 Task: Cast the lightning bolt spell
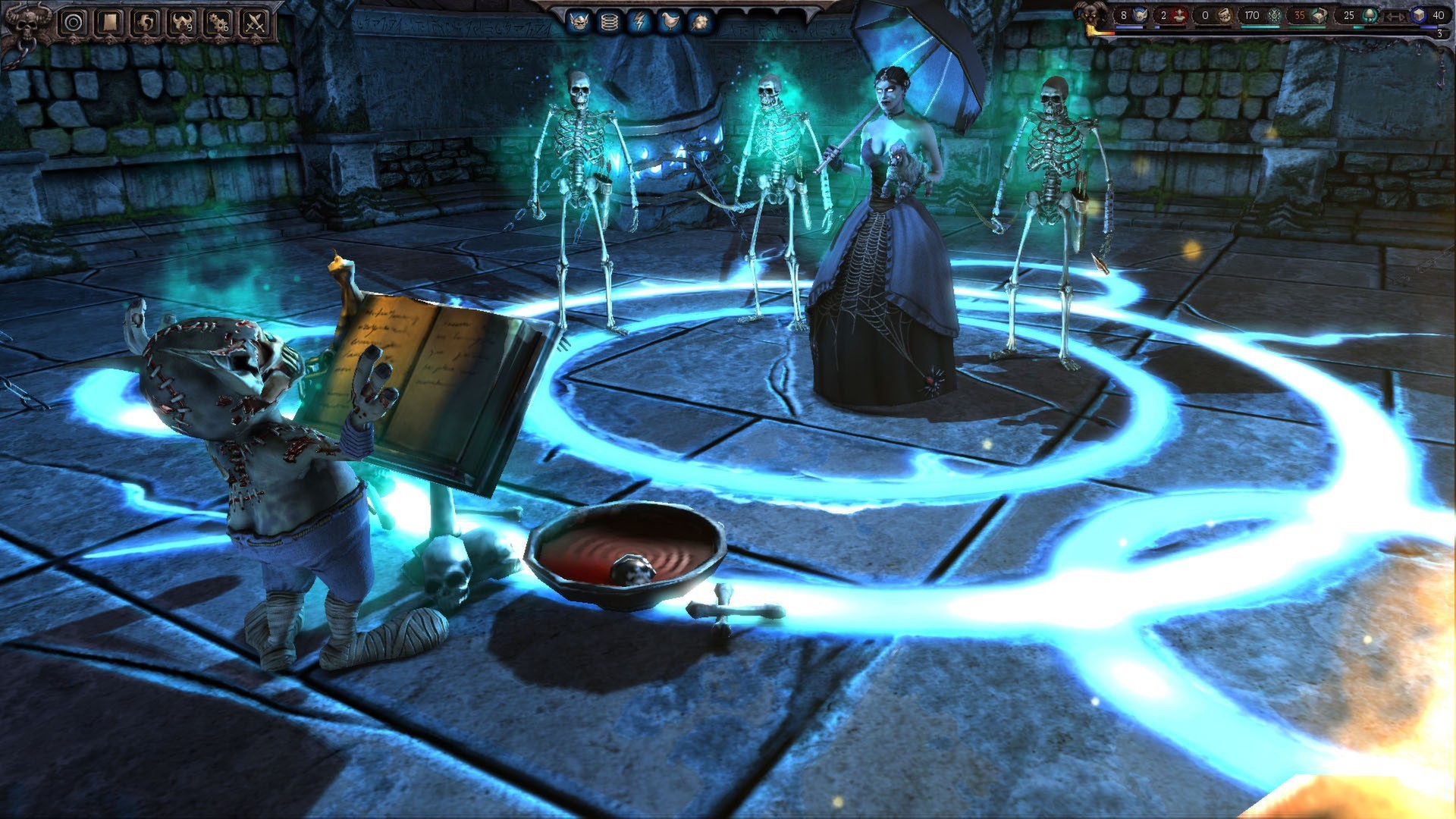click(x=639, y=22)
